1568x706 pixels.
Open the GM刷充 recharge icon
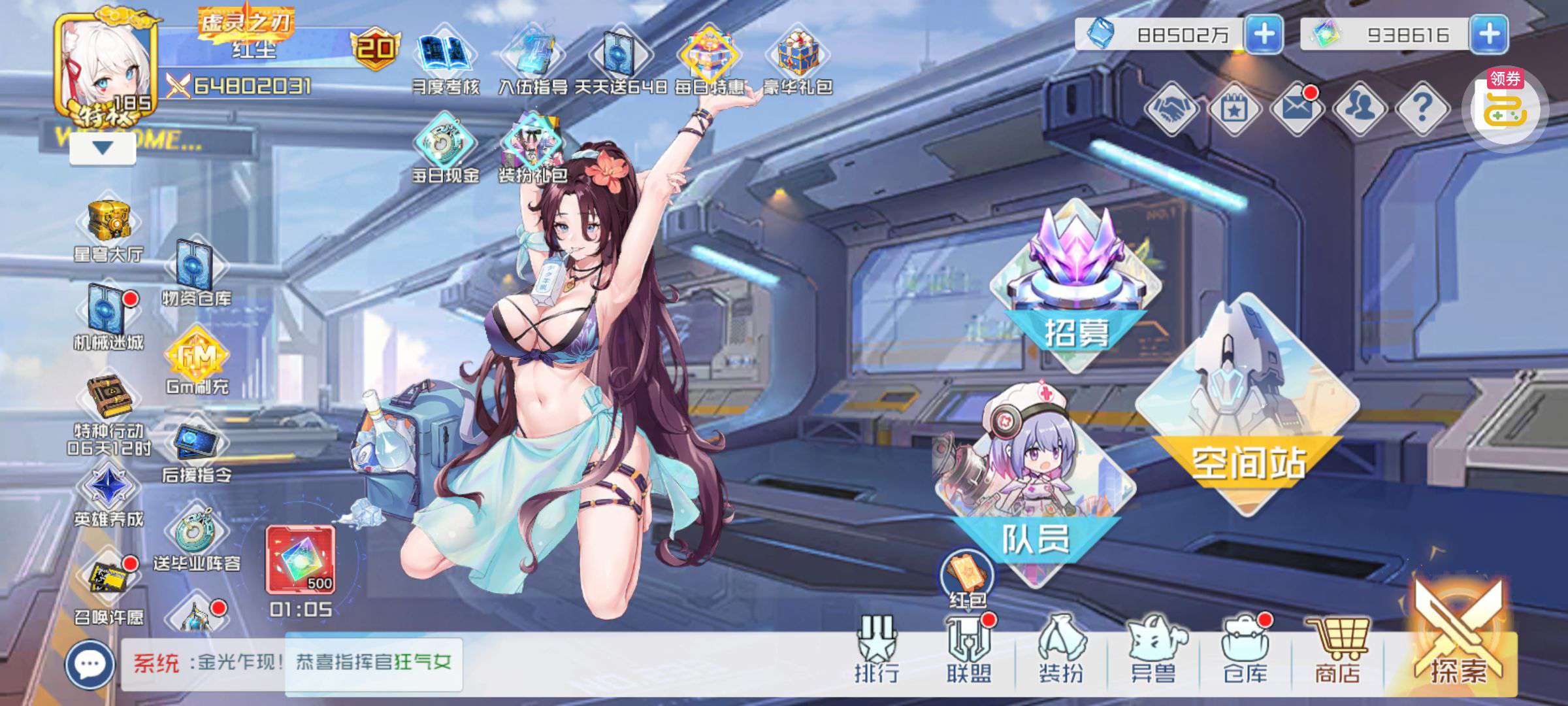point(197,363)
